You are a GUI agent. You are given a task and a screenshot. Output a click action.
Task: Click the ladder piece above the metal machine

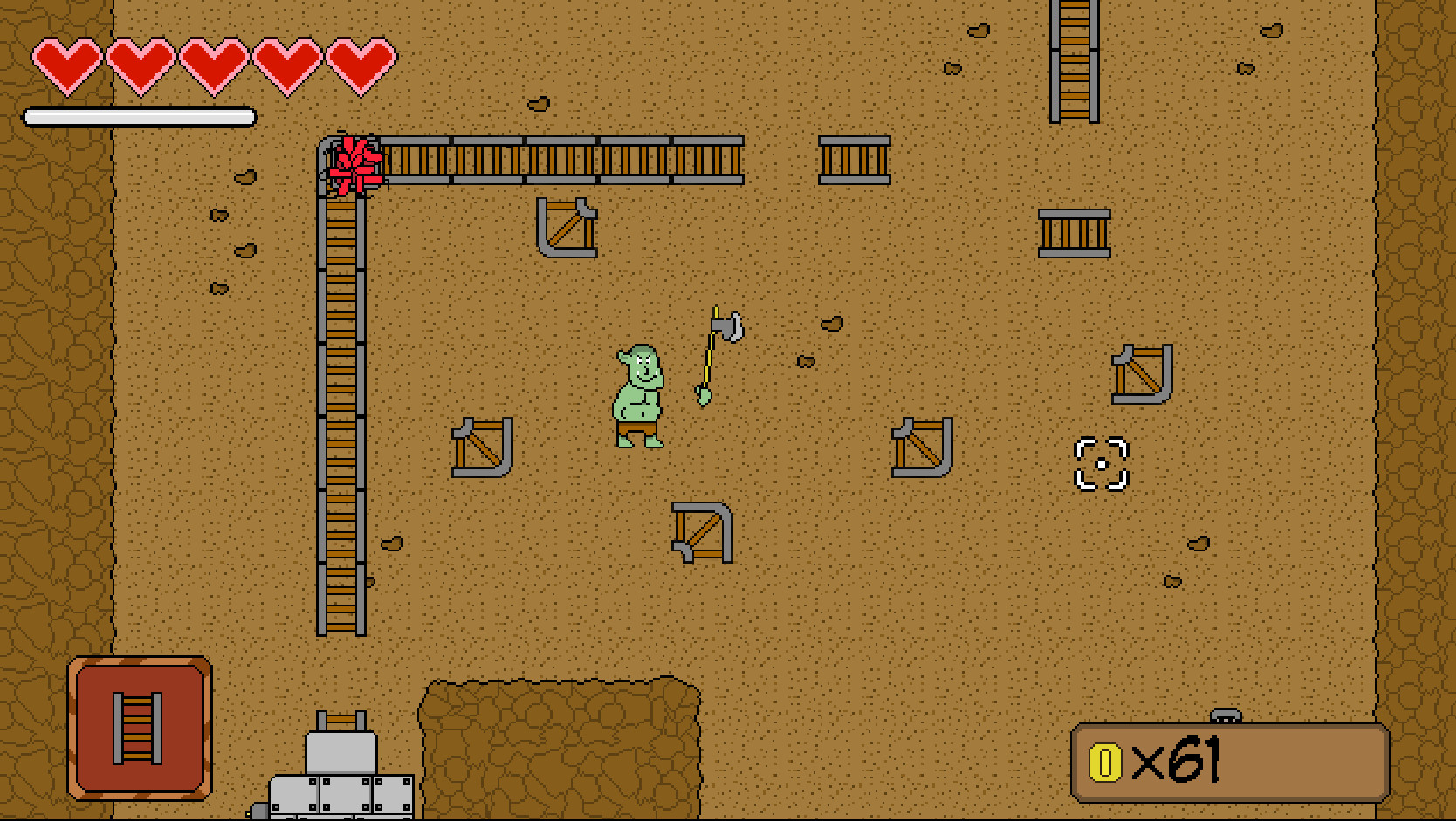pyautogui.click(x=342, y=722)
